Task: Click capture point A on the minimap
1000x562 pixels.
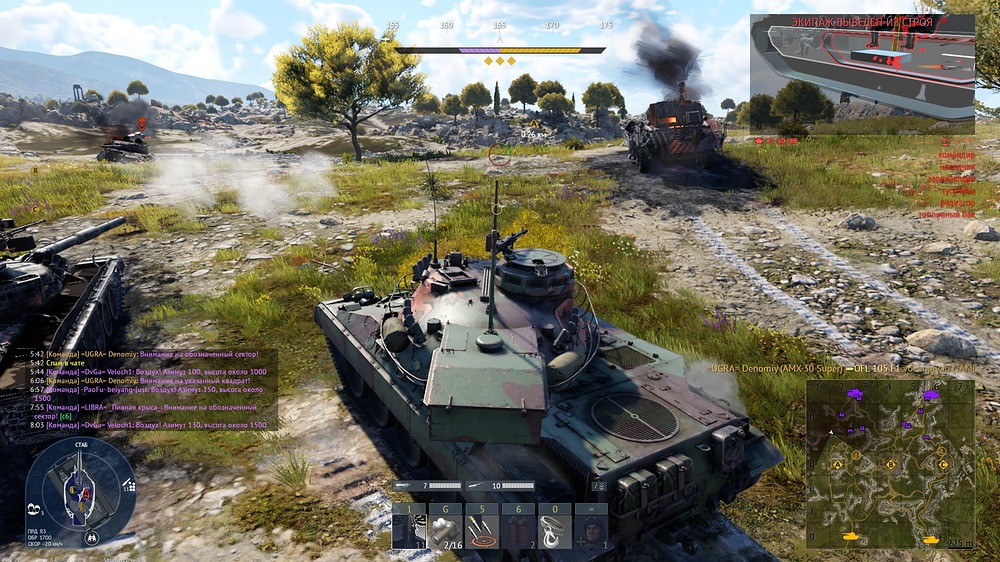Action: [x=837, y=464]
